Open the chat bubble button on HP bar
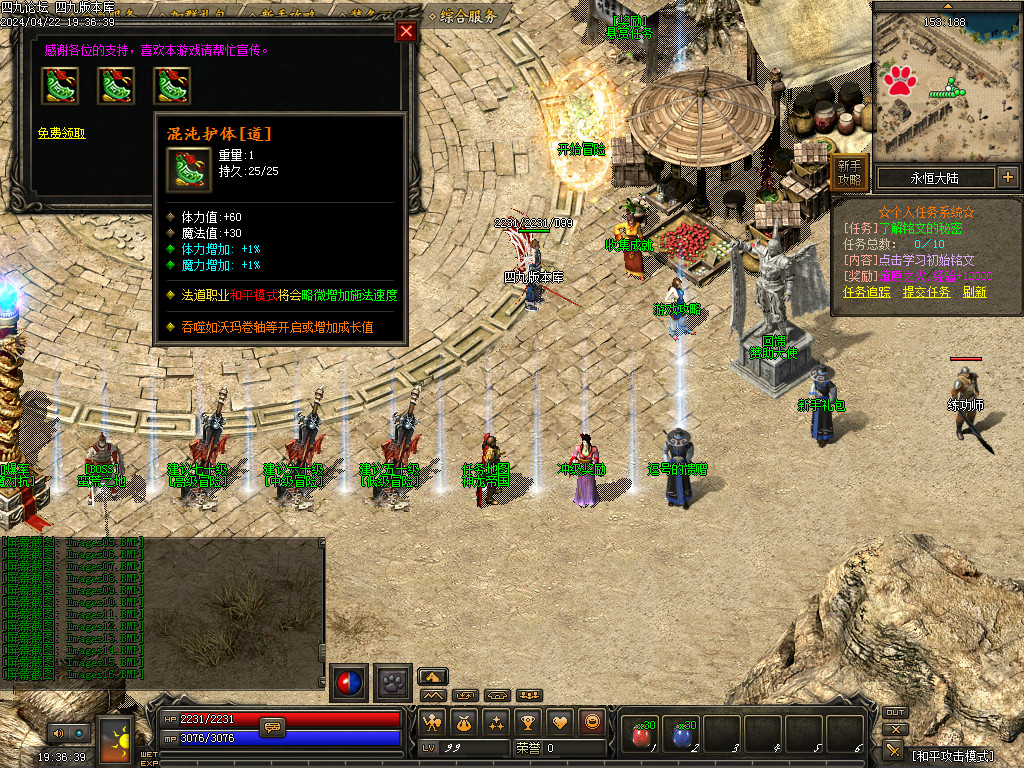The width and height of the screenshot is (1024, 768). (x=272, y=727)
